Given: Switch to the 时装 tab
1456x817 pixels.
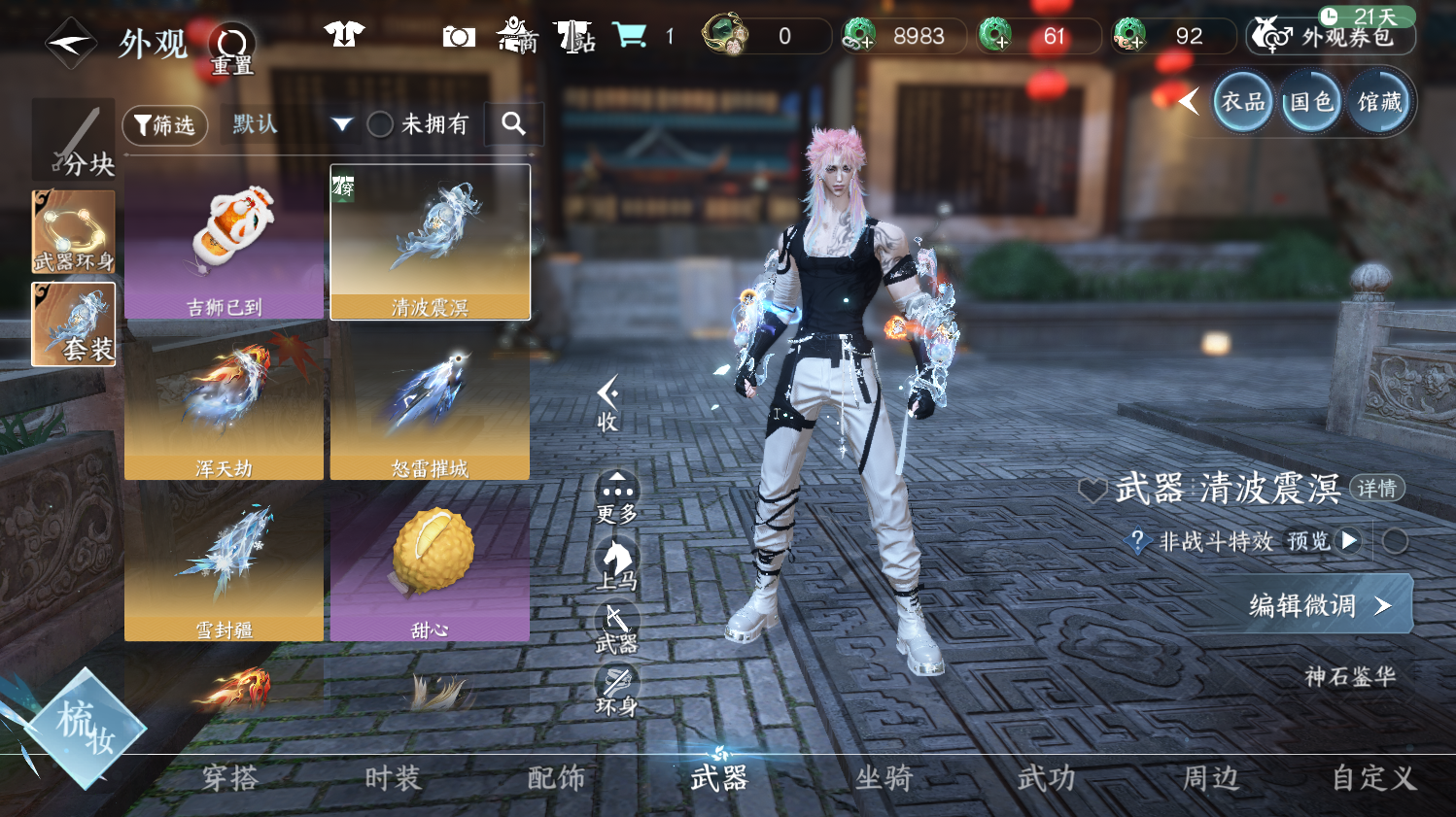Looking at the screenshot, I should pyautogui.click(x=393, y=778).
